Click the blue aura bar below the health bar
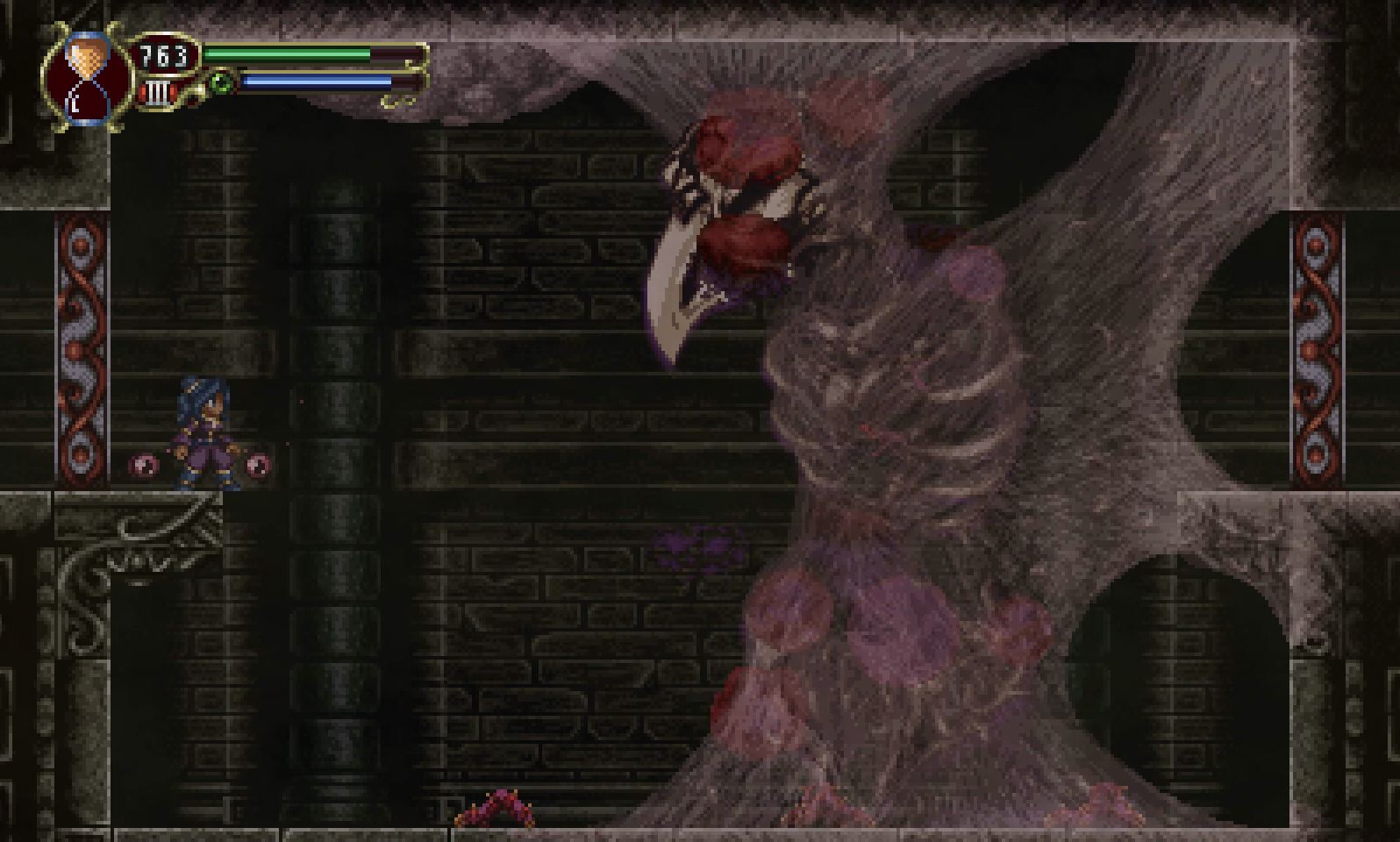This screenshot has width=1400, height=842. coord(316,81)
